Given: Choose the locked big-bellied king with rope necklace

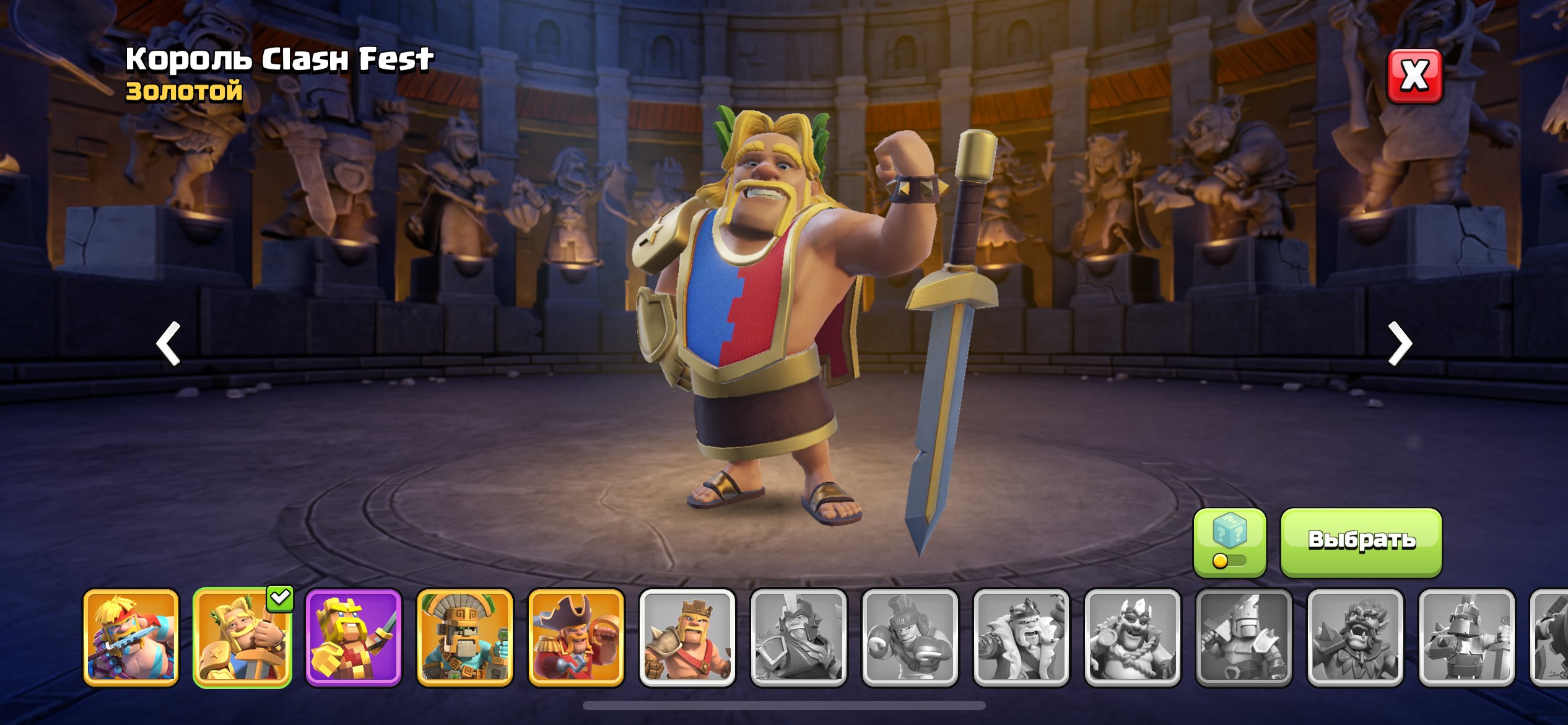Looking at the screenshot, I should (x=1133, y=638).
